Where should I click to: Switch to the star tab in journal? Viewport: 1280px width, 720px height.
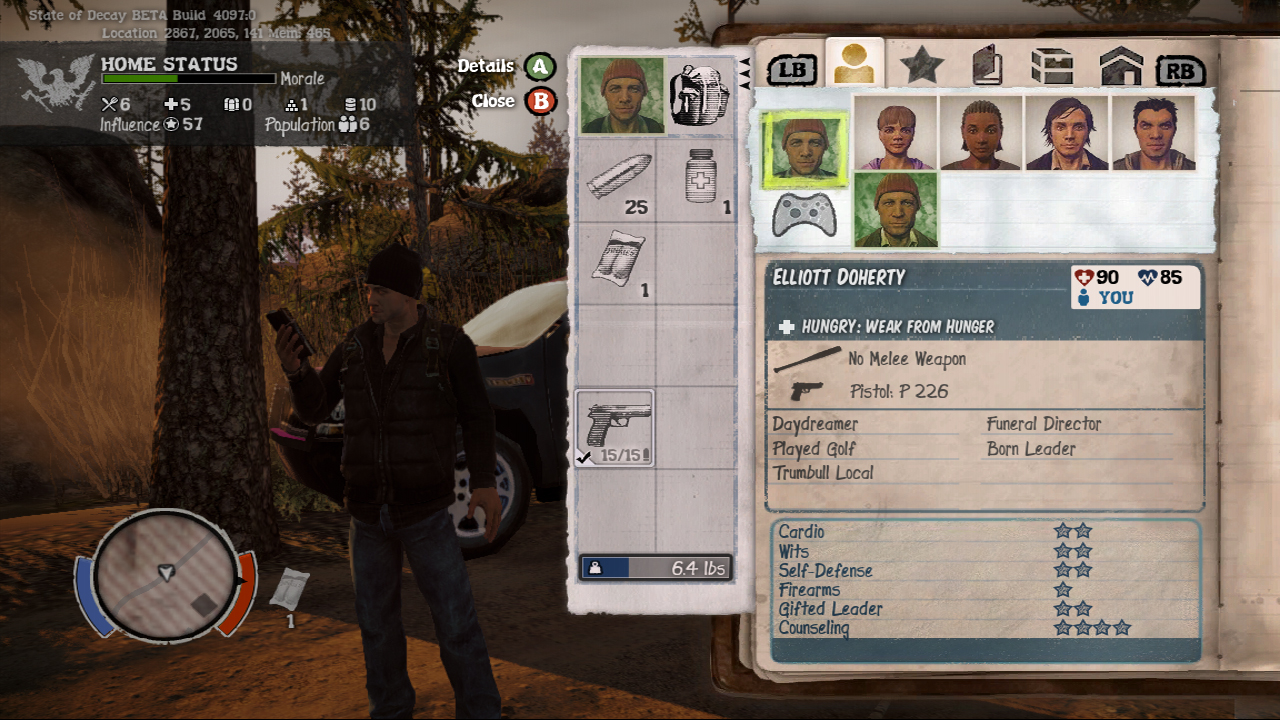(x=921, y=66)
